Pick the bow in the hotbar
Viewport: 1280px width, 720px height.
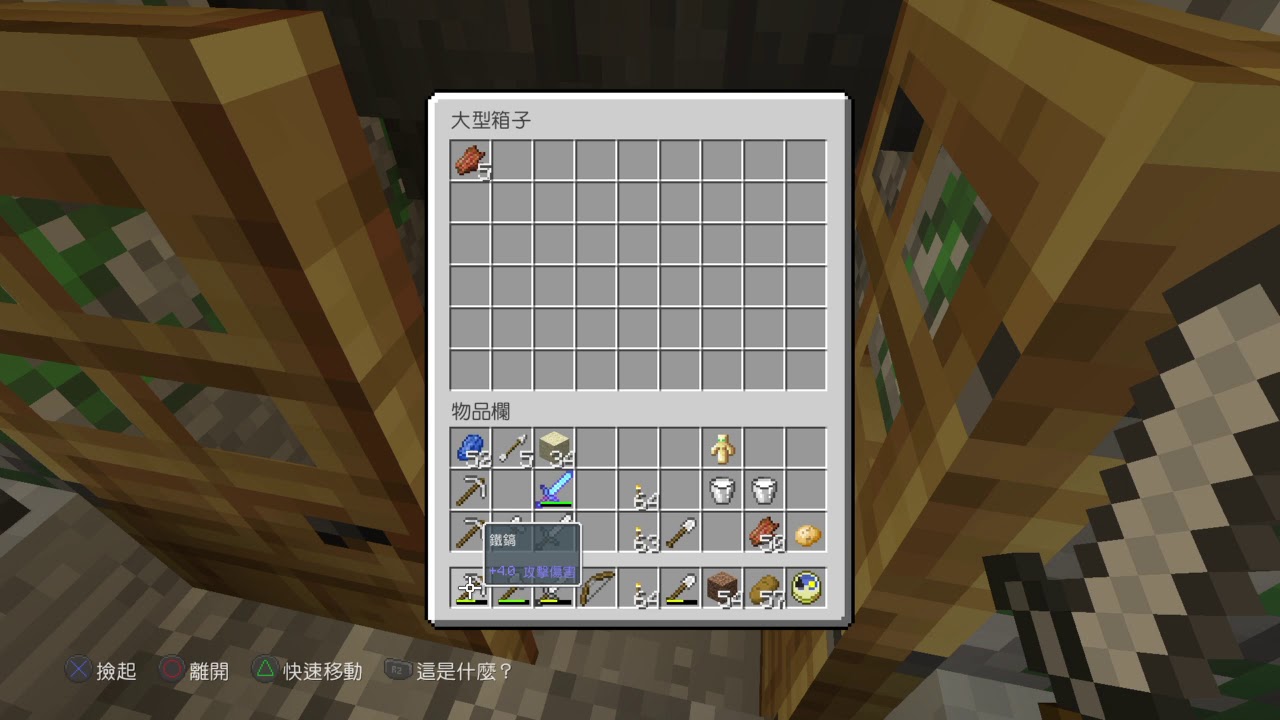(596, 588)
